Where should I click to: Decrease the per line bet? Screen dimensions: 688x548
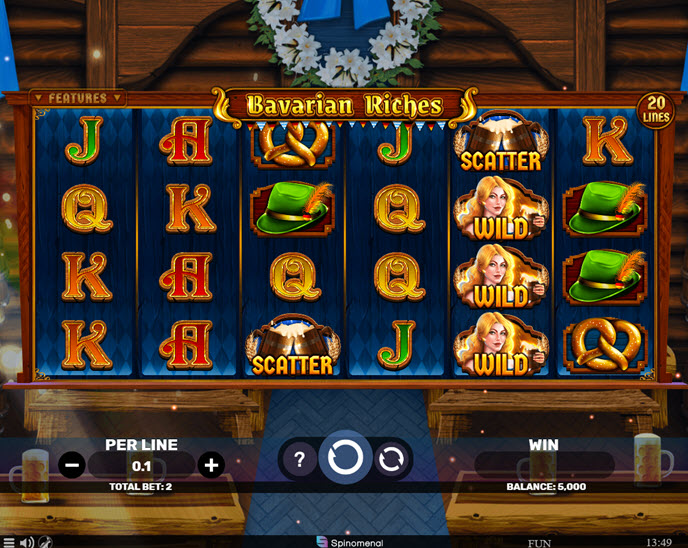point(71,464)
